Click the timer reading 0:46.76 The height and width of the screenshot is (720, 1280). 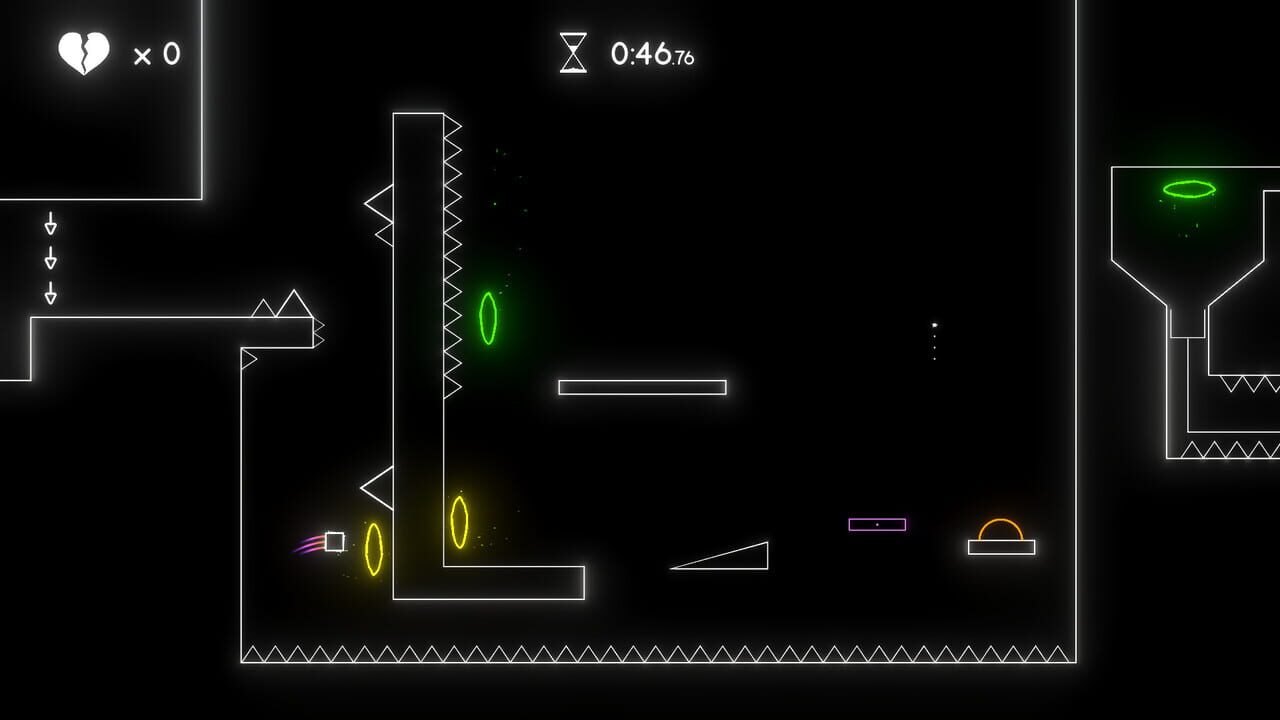[x=650, y=56]
